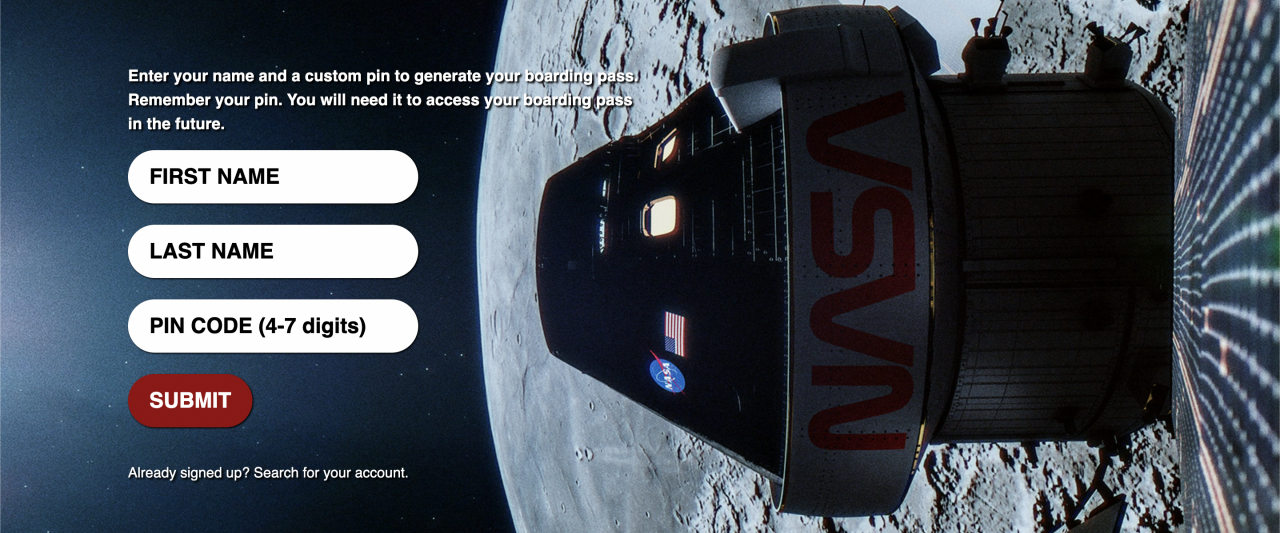This screenshot has width=1280, height=533.
Task: Focus the Pin Code entry field
Action: point(272,326)
